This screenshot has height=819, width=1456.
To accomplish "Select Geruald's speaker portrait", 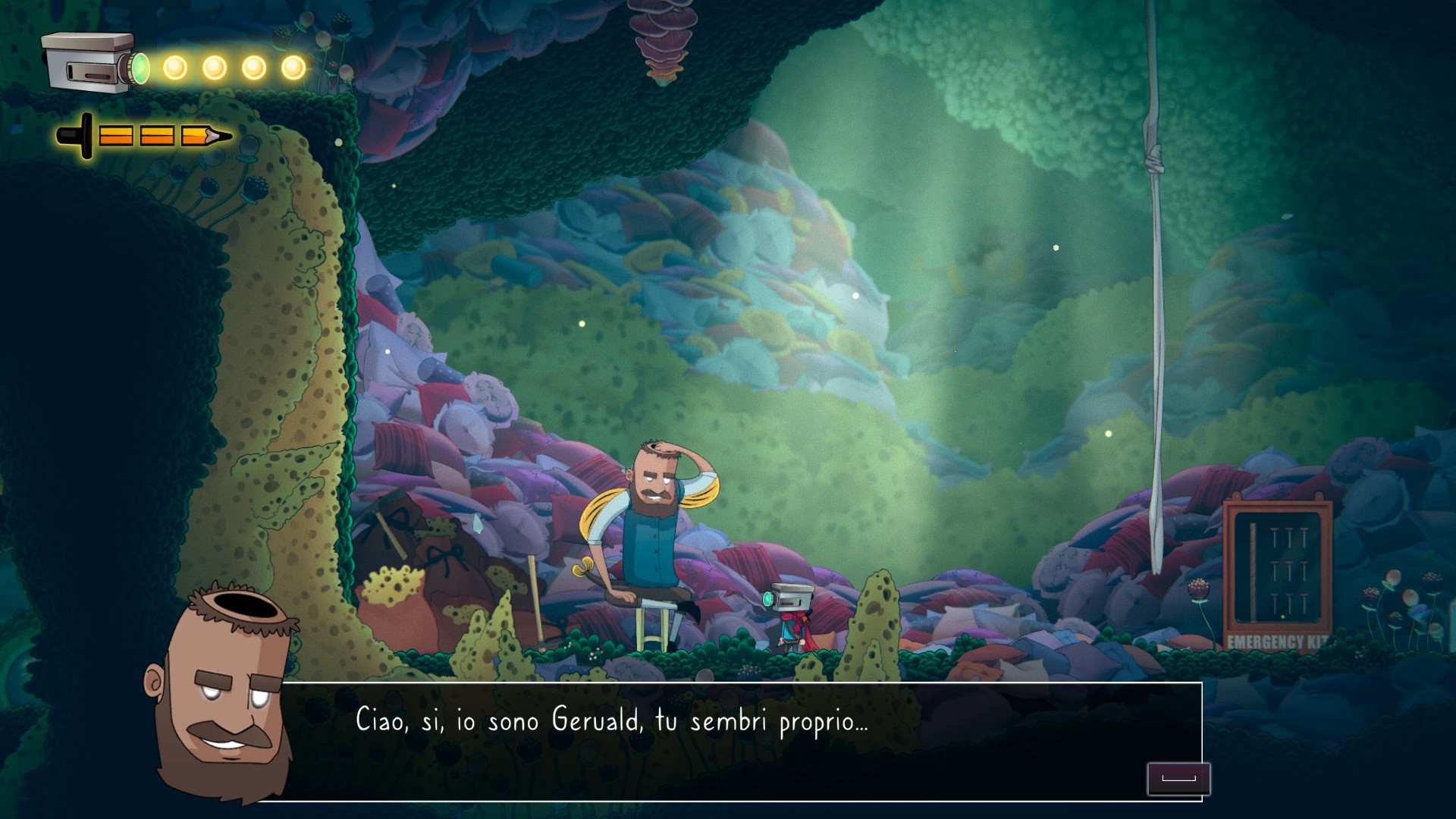I will tap(220, 690).
